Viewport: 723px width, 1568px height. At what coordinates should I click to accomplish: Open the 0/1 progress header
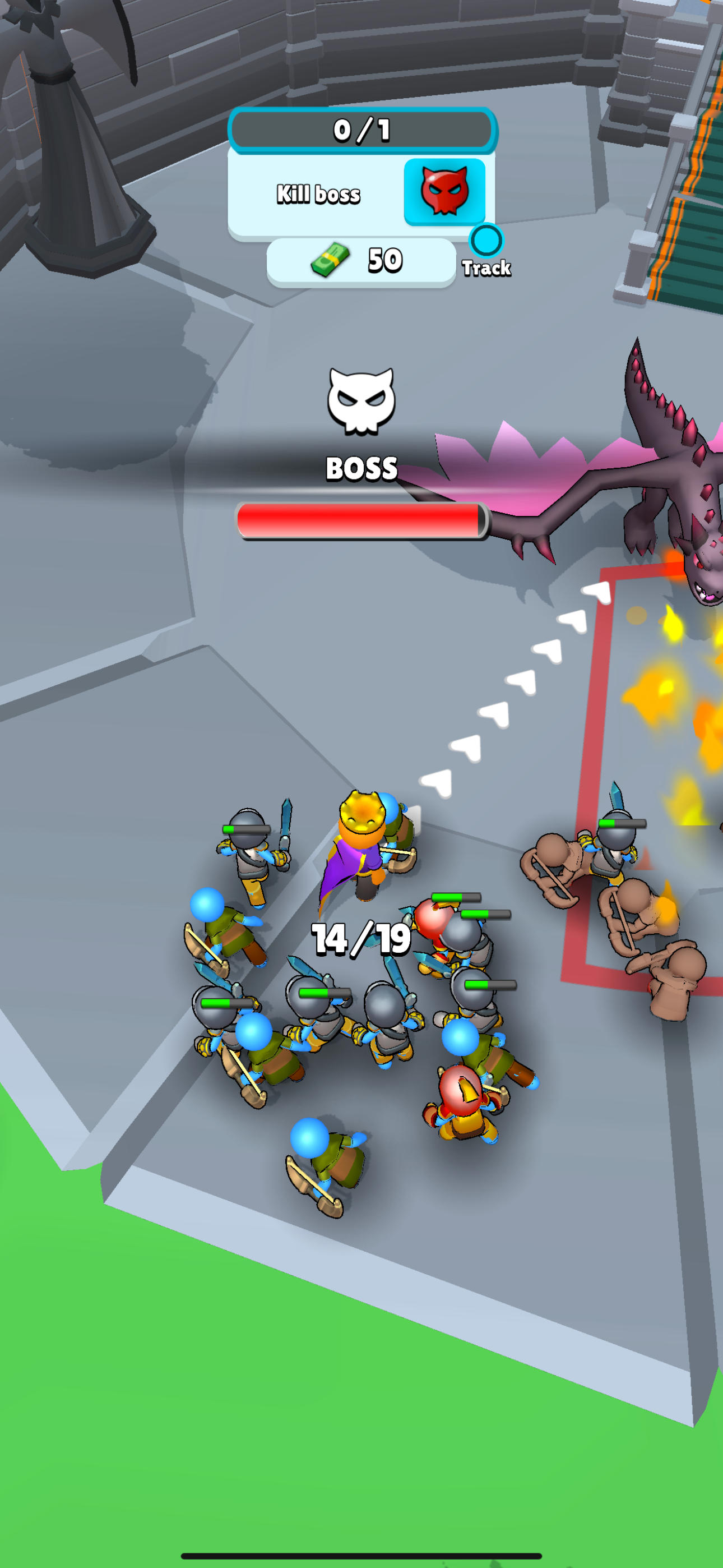click(x=361, y=130)
